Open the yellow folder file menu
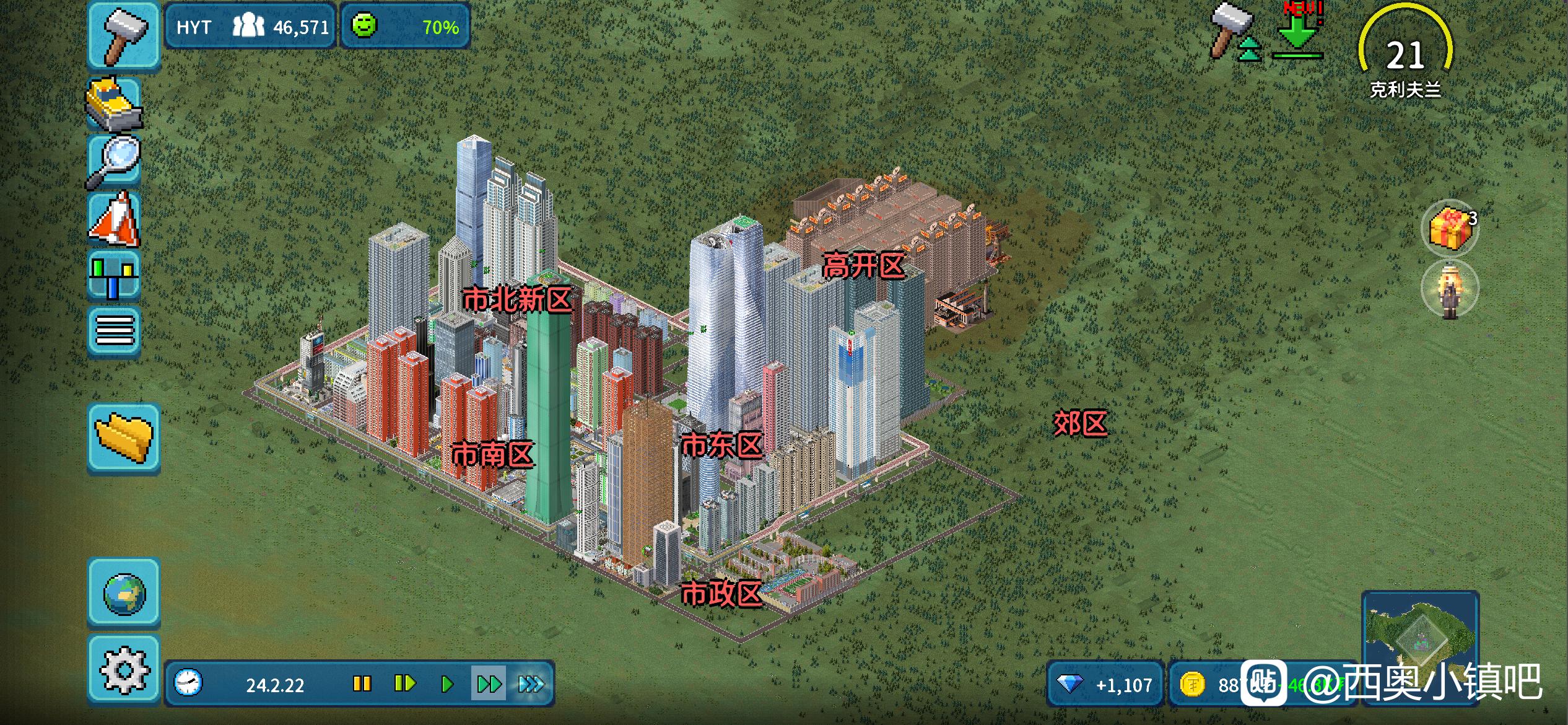 point(124,437)
